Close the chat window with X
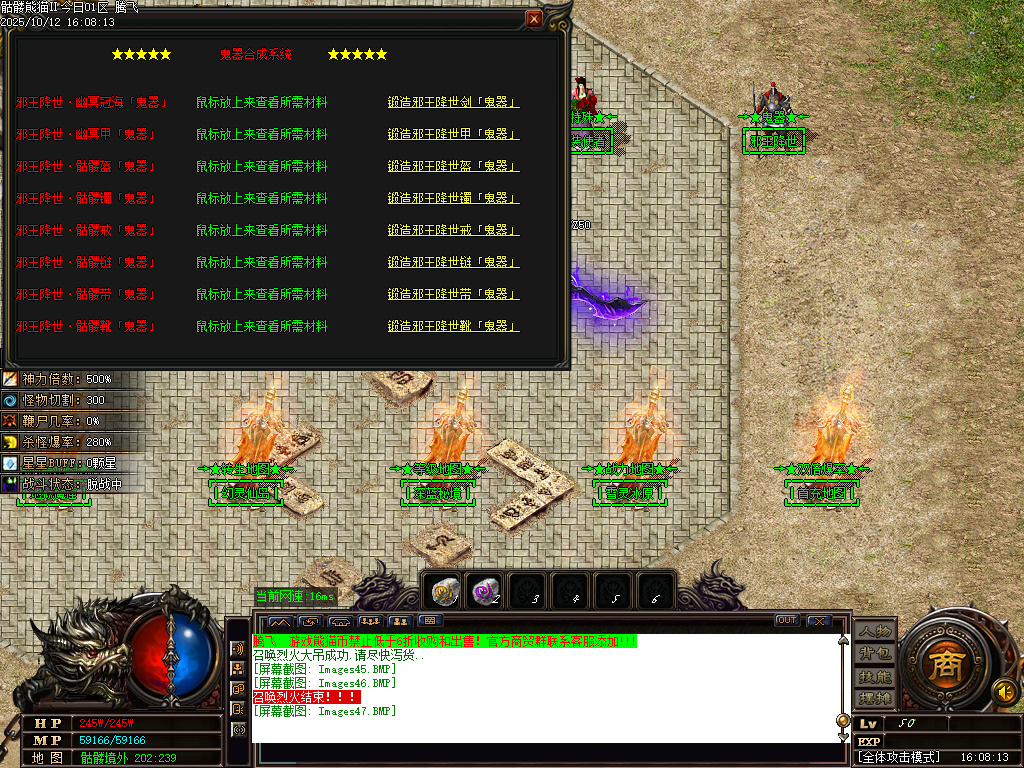1024x768 pixels. (x=818, y=621)
